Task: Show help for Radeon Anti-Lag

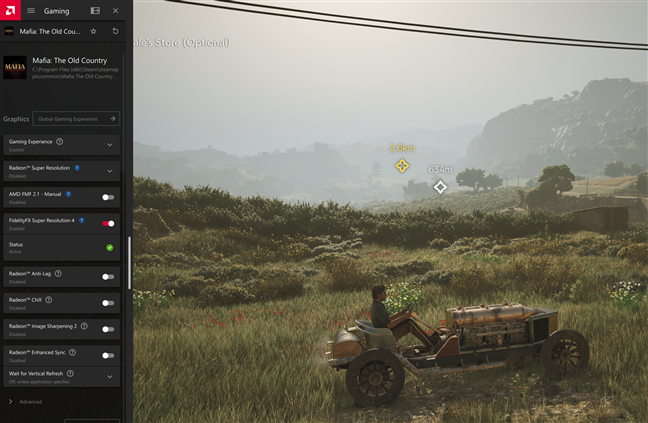Action: [58, 273]
